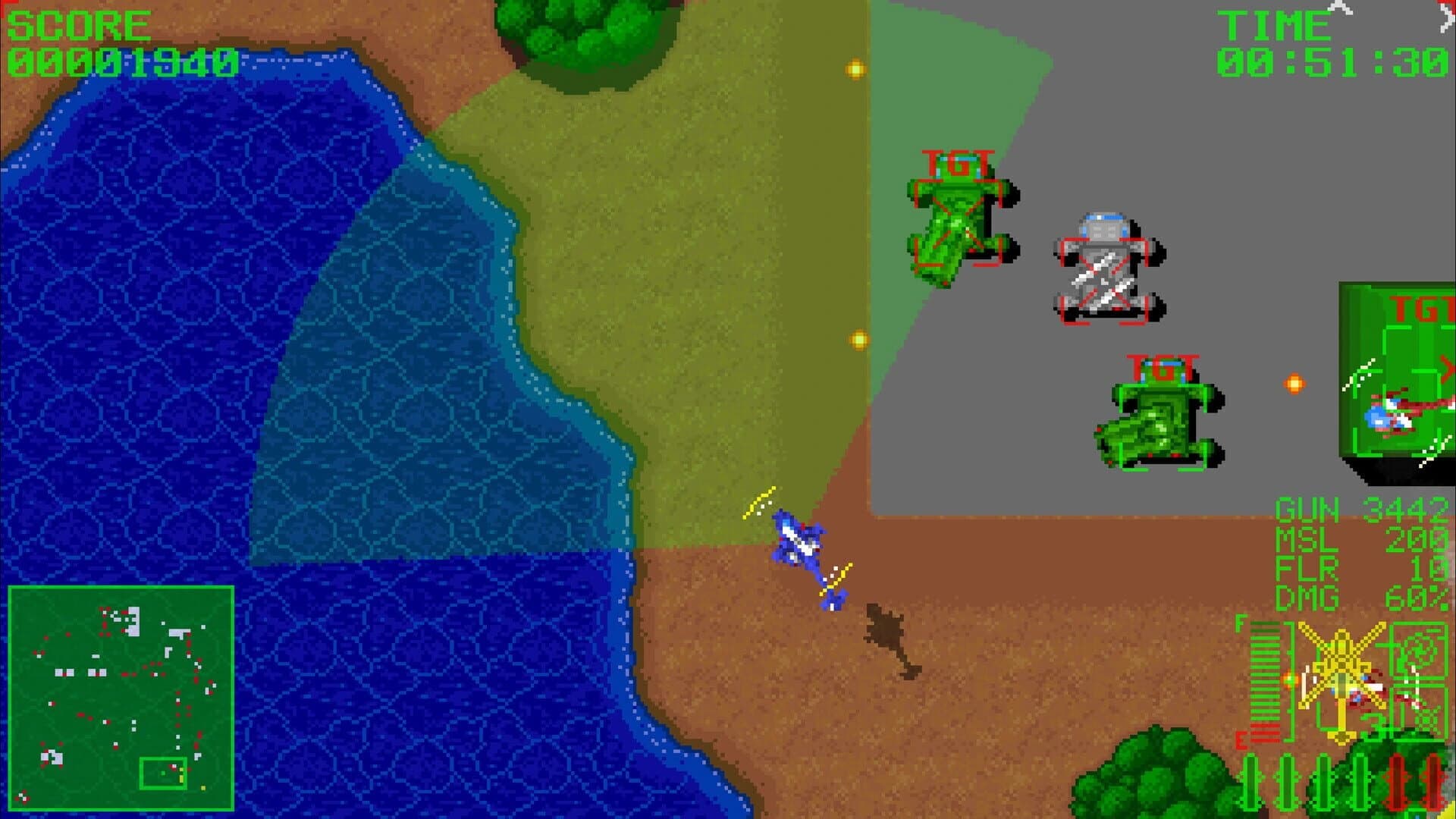Click the orange pickup orb near the TIME display
The width and height of the screenshot is (1456, 819).
(855, 67)
